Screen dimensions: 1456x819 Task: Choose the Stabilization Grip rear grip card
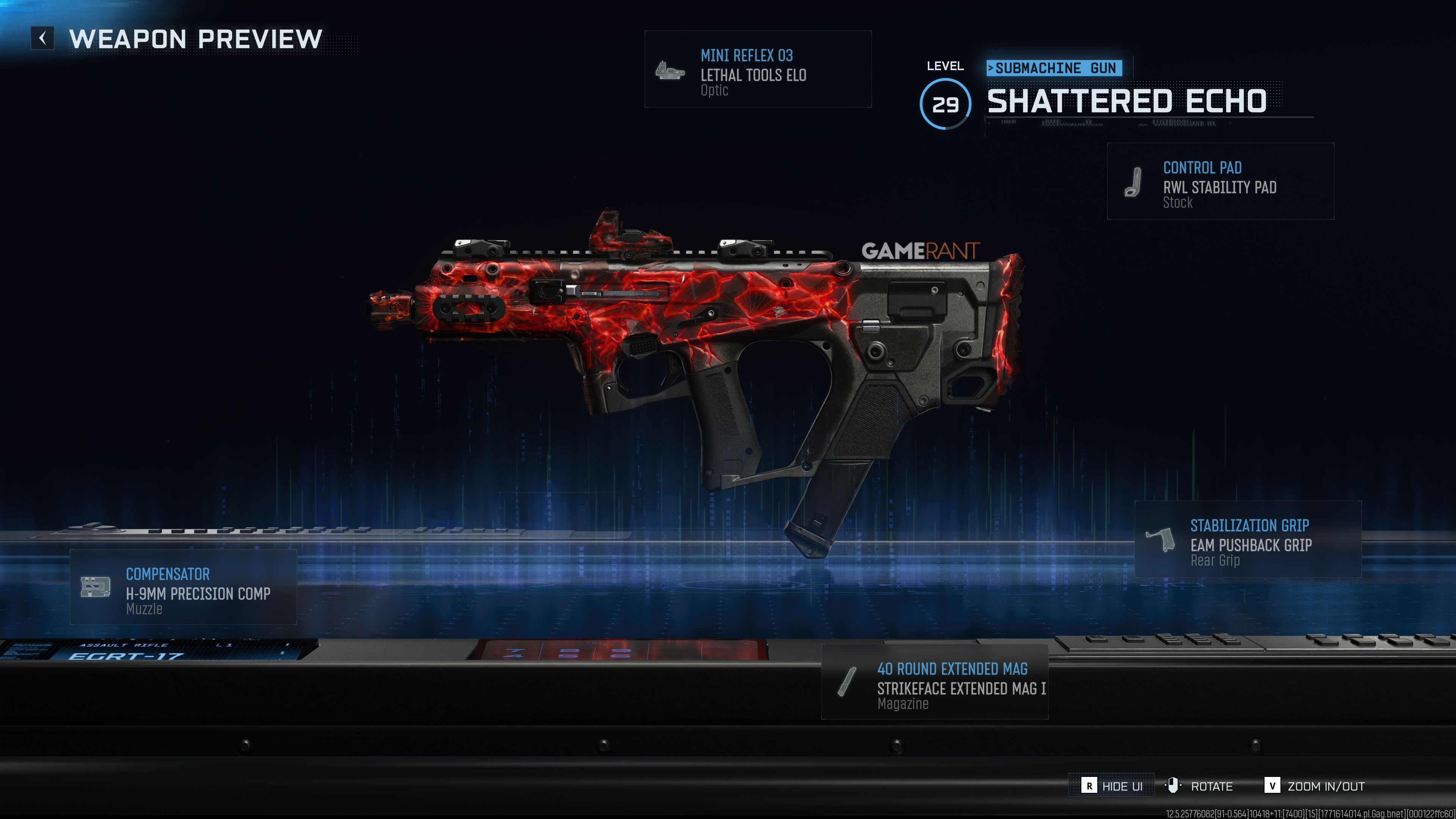(x=1247, y=539)
